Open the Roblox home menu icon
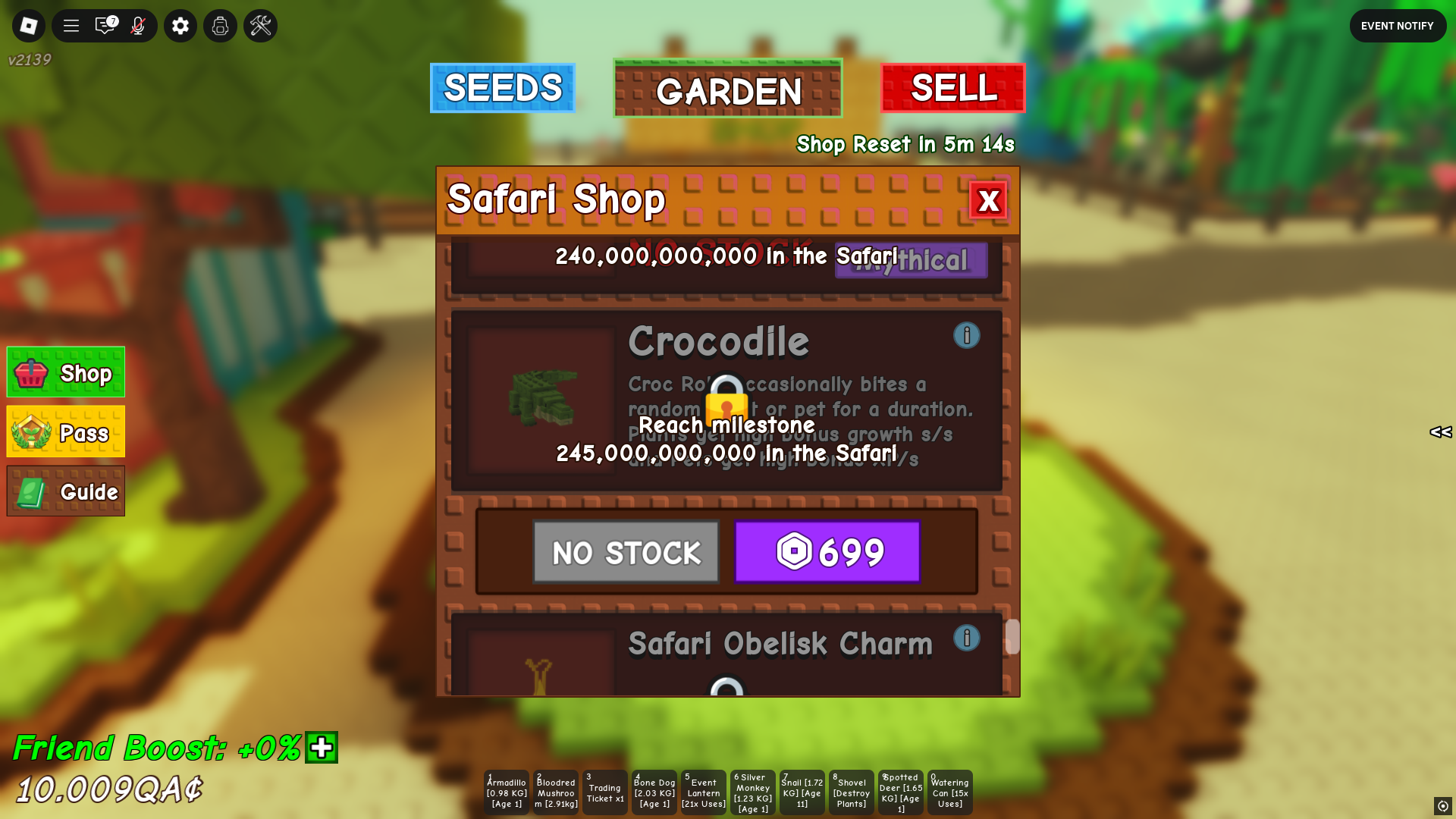 (28, 25)
